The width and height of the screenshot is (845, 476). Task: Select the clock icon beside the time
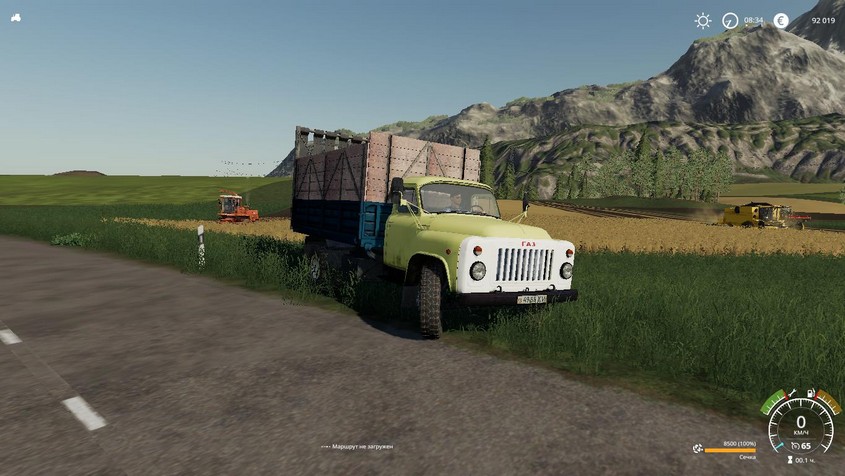point(730,20)
